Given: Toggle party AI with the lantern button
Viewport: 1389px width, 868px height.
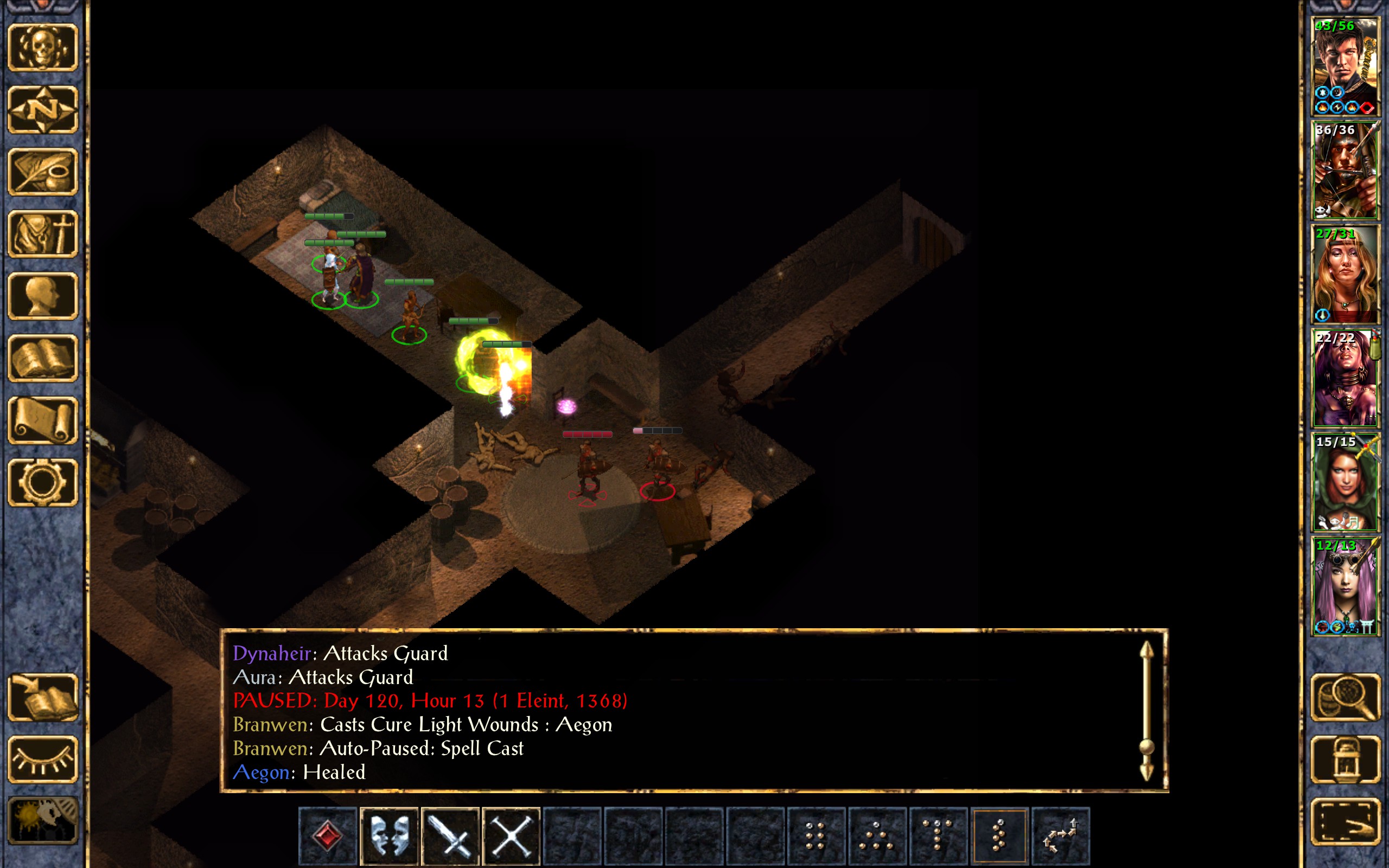Looking at the screenshot, I should [1346, 759].
